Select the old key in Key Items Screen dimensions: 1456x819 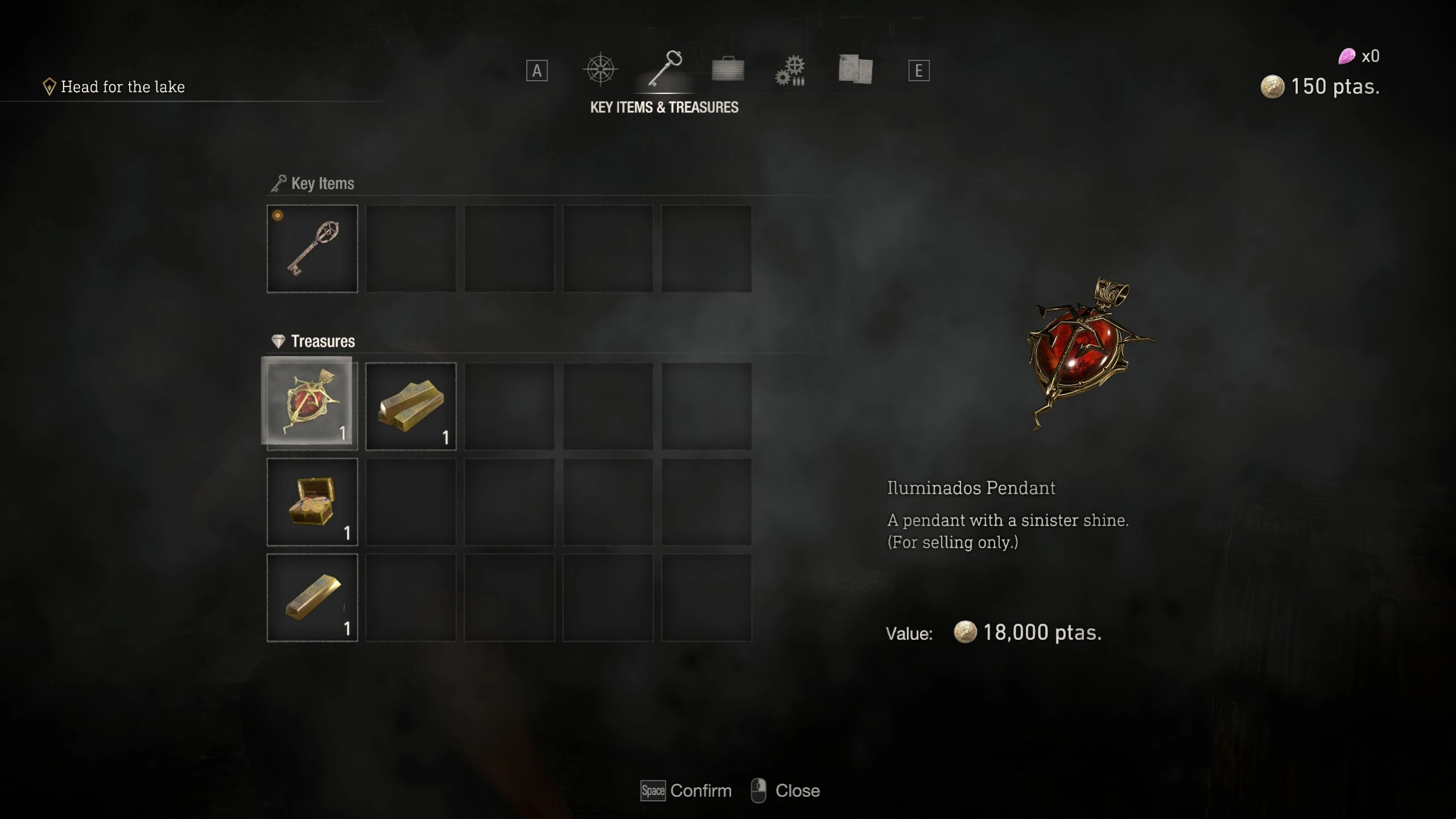pos(312,248)
